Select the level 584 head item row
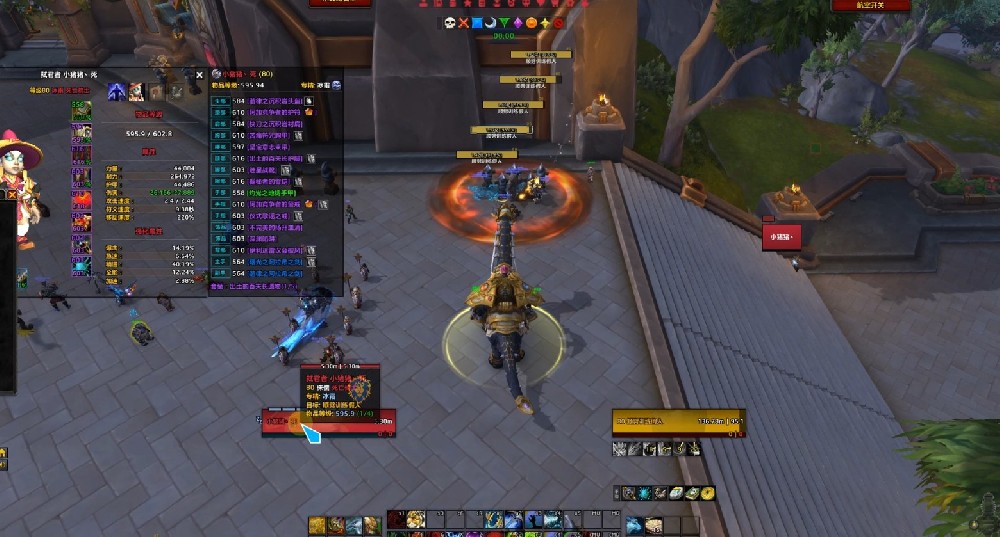Screen dimensions: 1000x537 [270, 101]
